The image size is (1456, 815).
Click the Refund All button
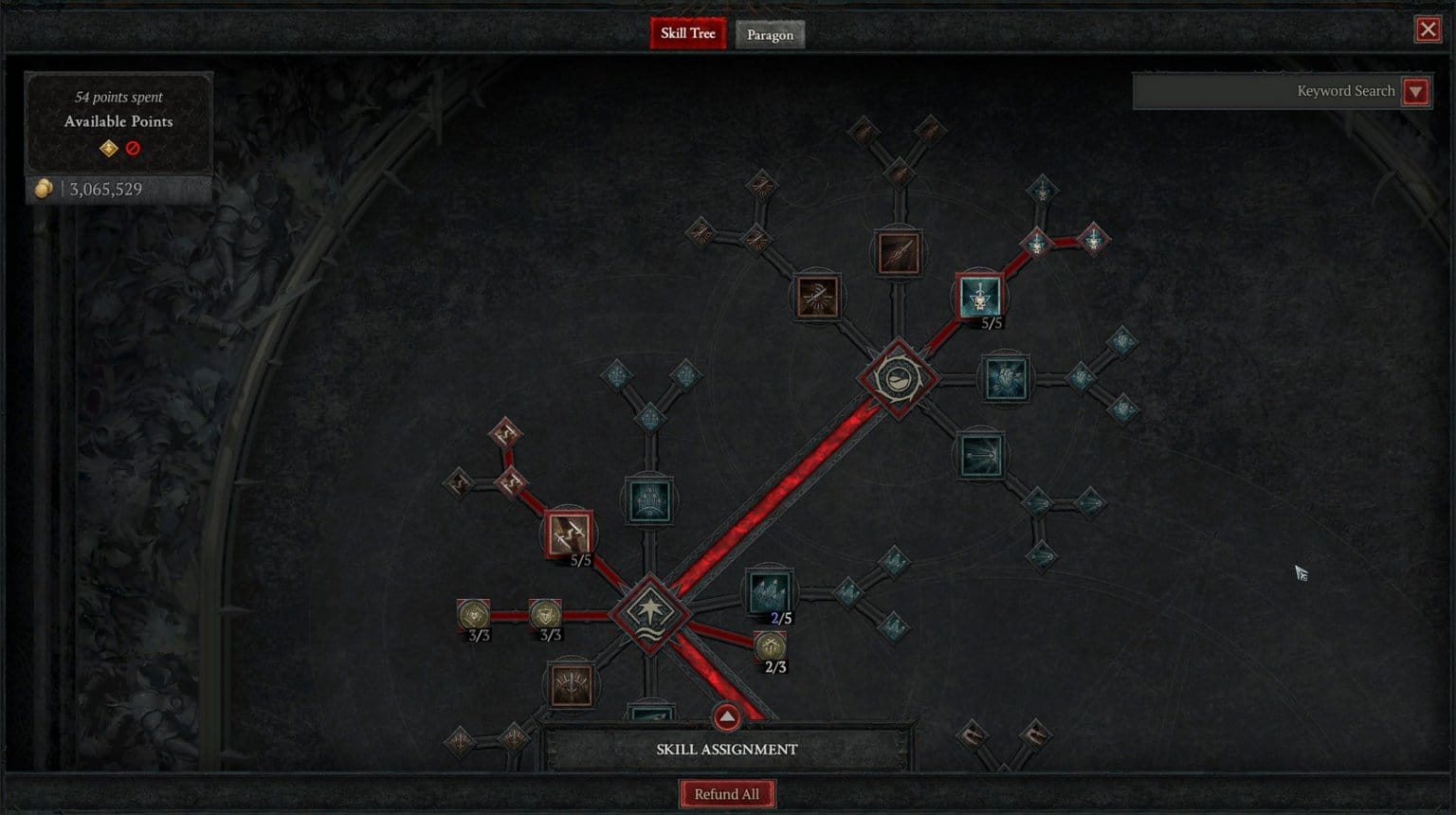(727, 793)
